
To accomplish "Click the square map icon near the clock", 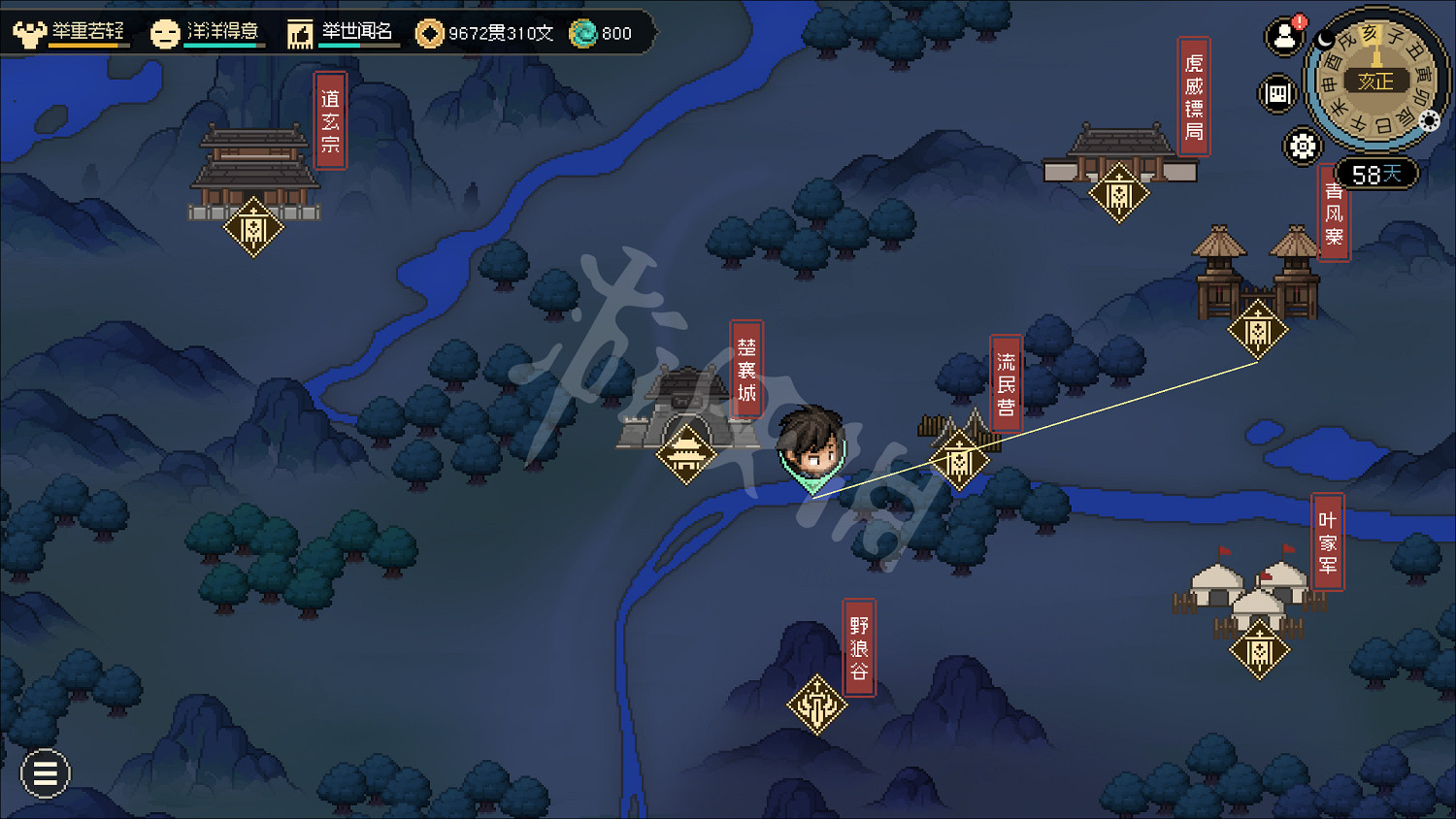I will point(1277,94).
